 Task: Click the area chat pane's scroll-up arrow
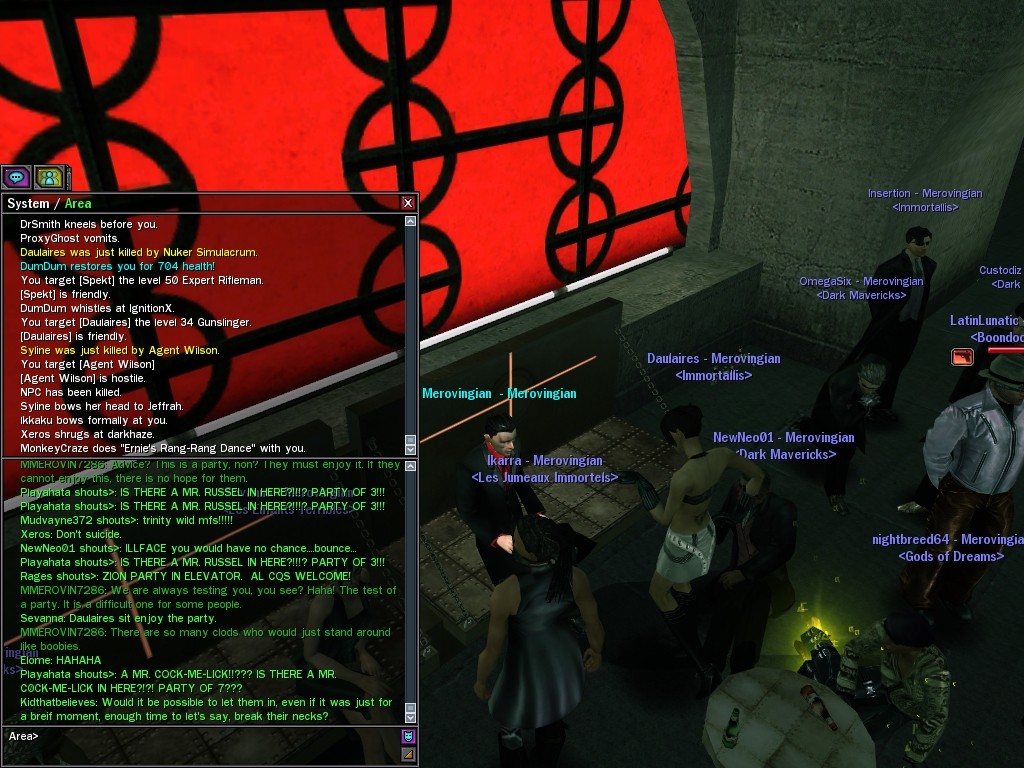[410, 466]
